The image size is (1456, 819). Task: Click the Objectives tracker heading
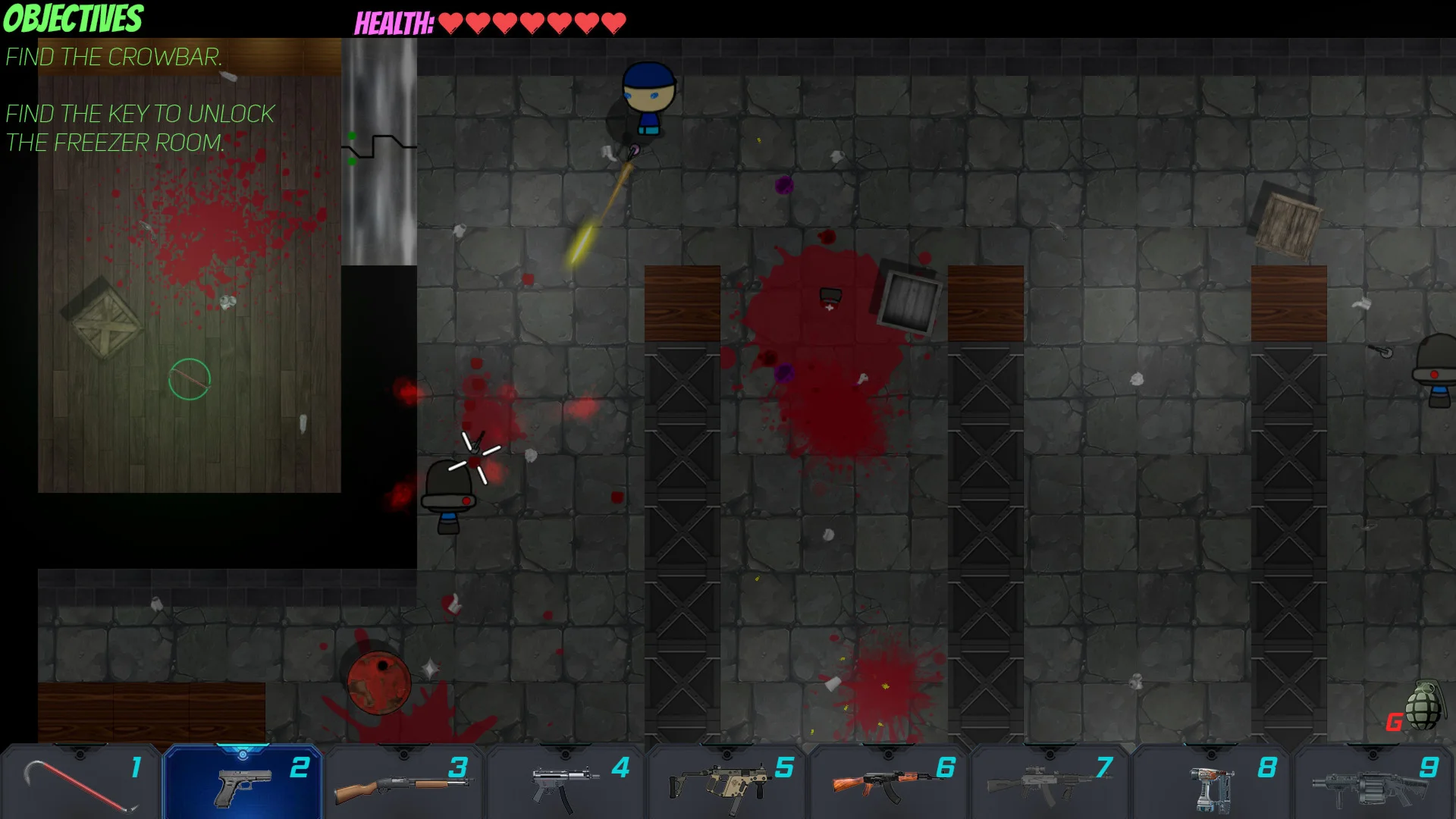[x=73, y=19]
